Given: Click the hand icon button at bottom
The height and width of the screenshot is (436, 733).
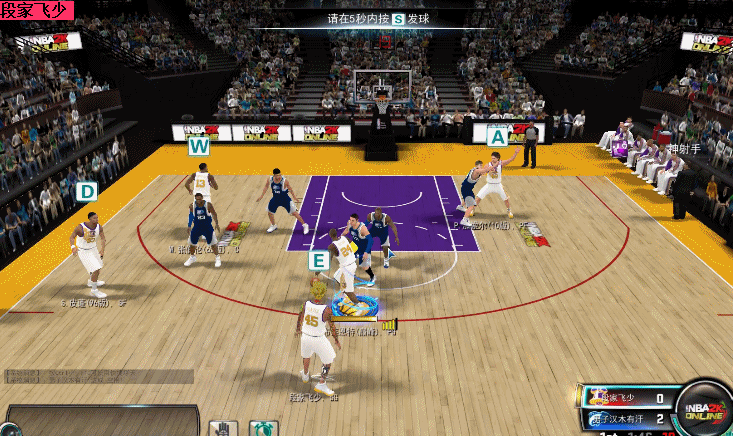Looking at the screenshot, I should pyautogui.click(x=222, y=427).
